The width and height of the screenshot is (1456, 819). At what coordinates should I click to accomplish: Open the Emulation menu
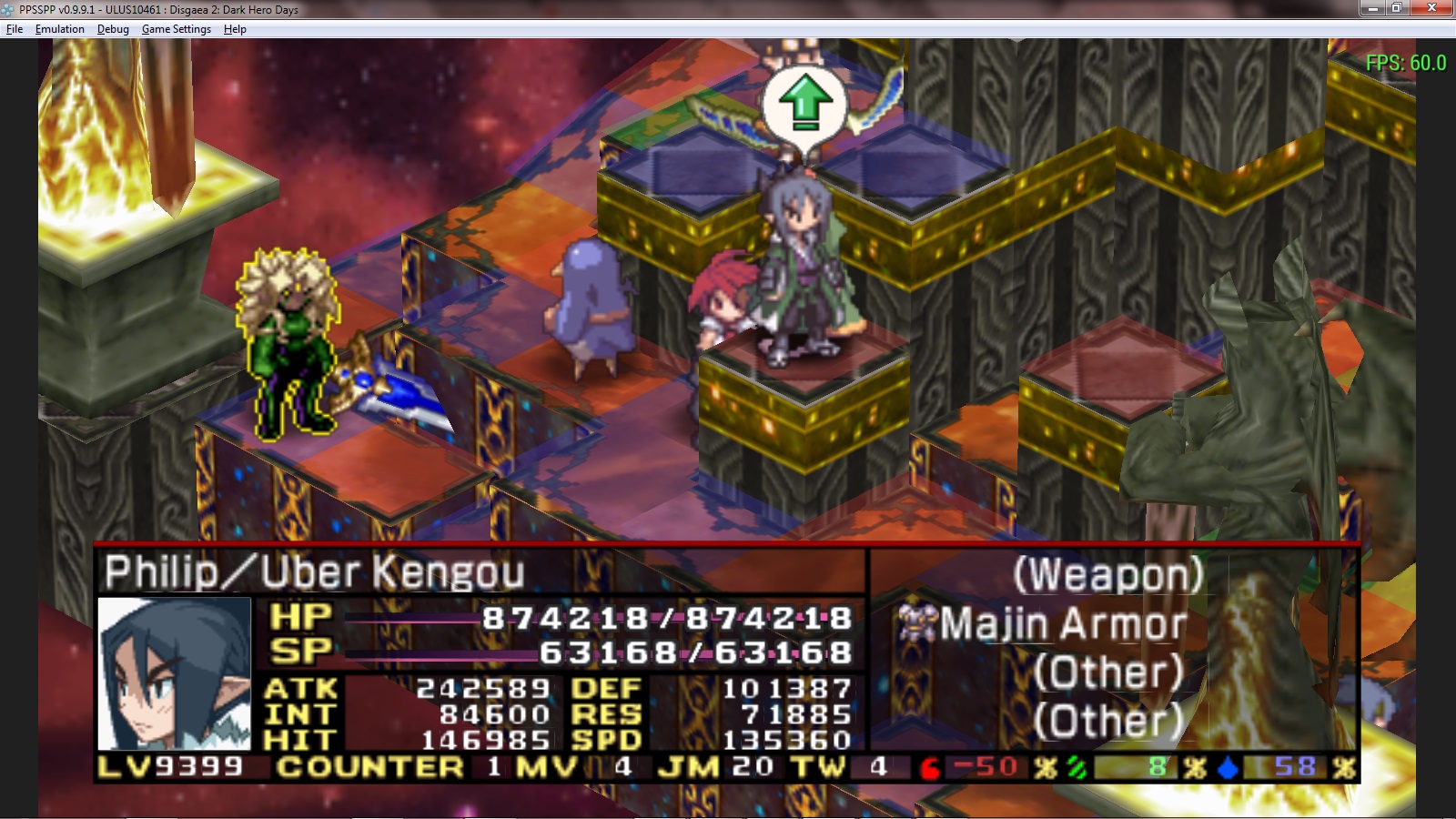click(x=59, y=29)
